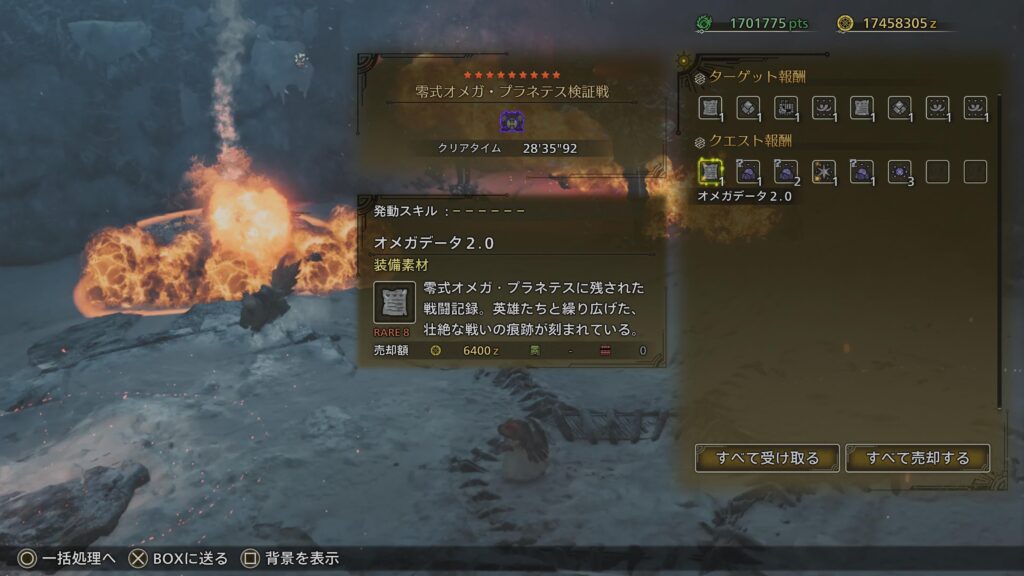Click the すべて受け取る (receive all) button

[x=767, y=458]
